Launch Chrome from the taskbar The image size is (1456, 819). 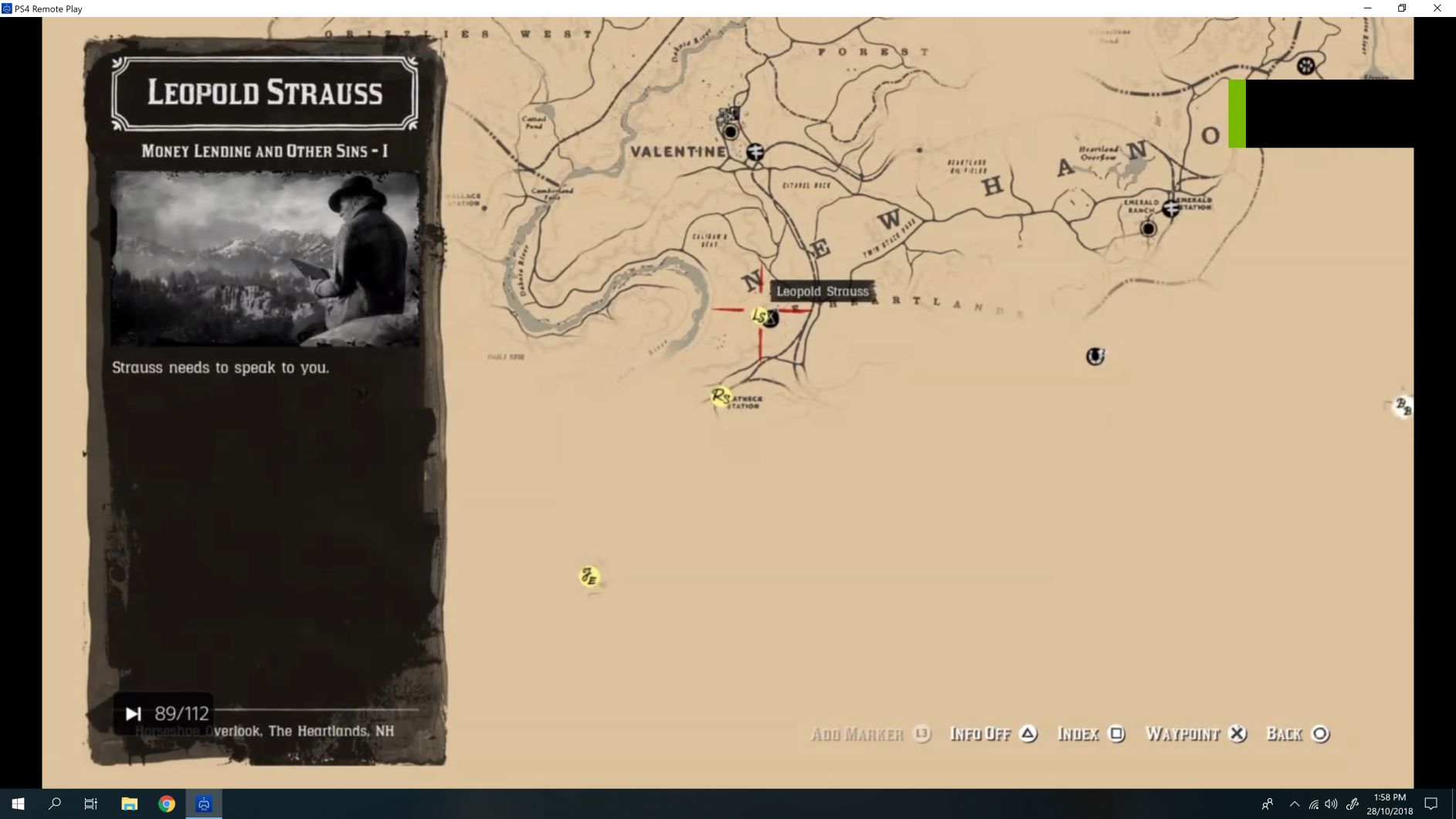[x=166, y=803]
